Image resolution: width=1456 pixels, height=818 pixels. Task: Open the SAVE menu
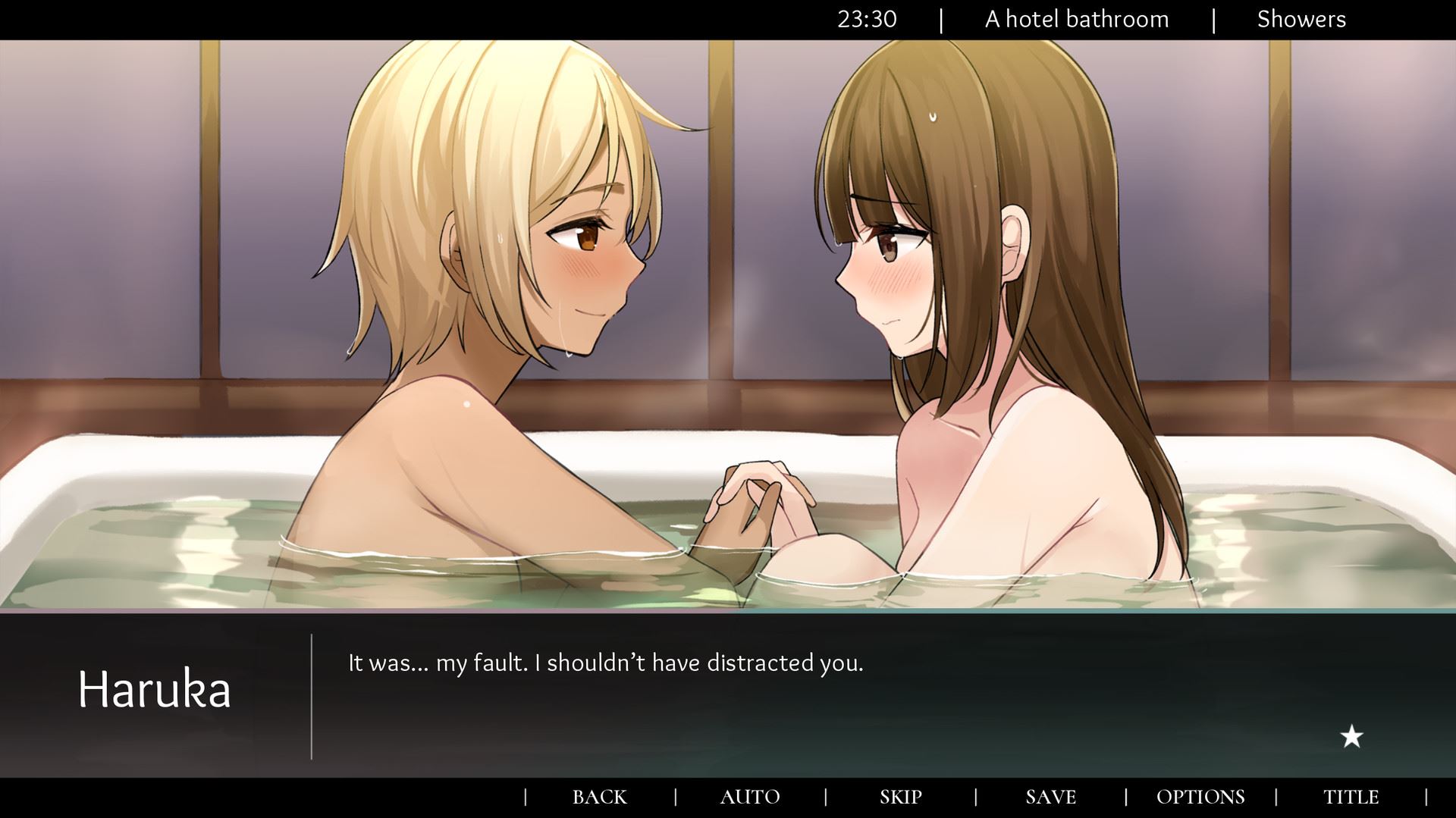[x=1050, y=797]
